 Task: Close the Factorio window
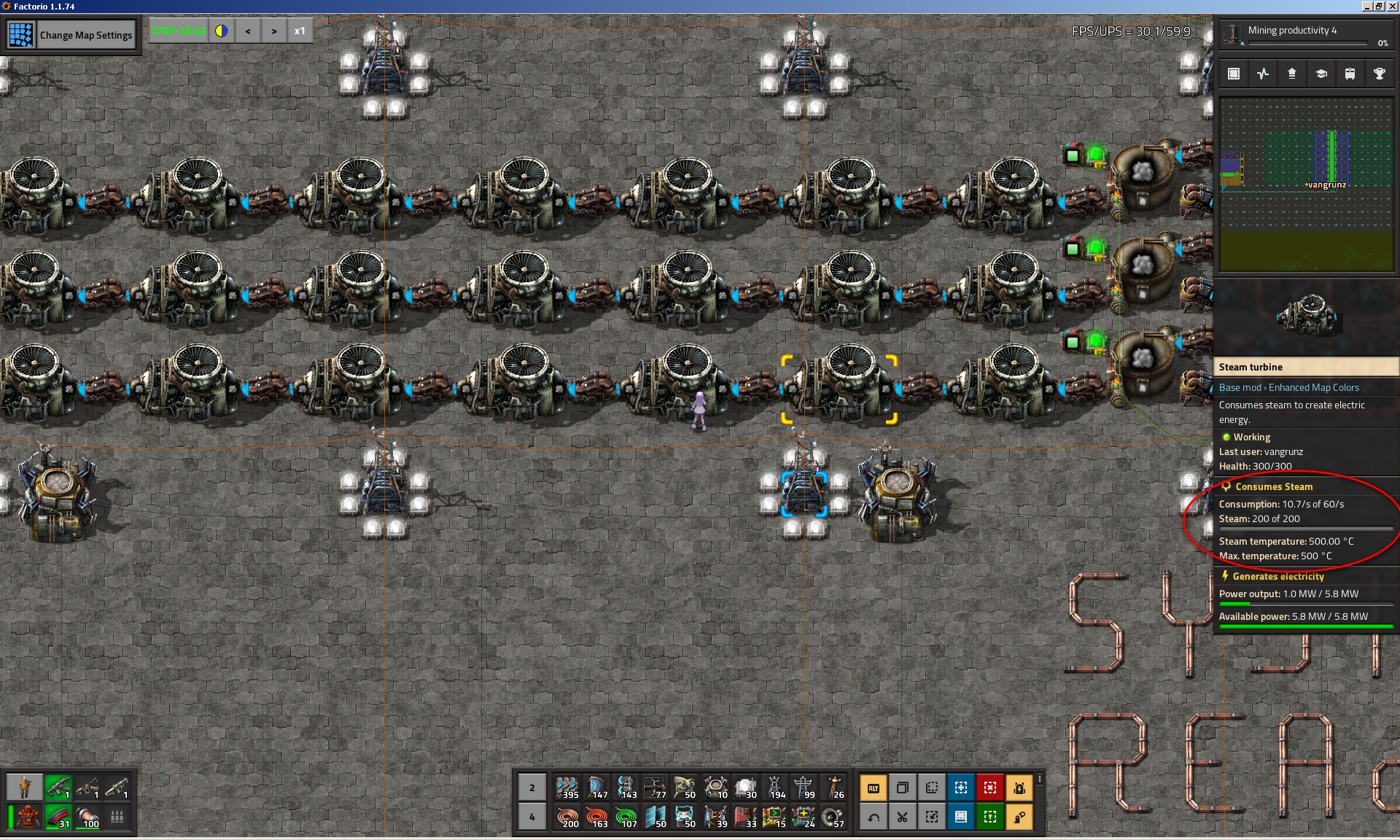coord(1392,7)
